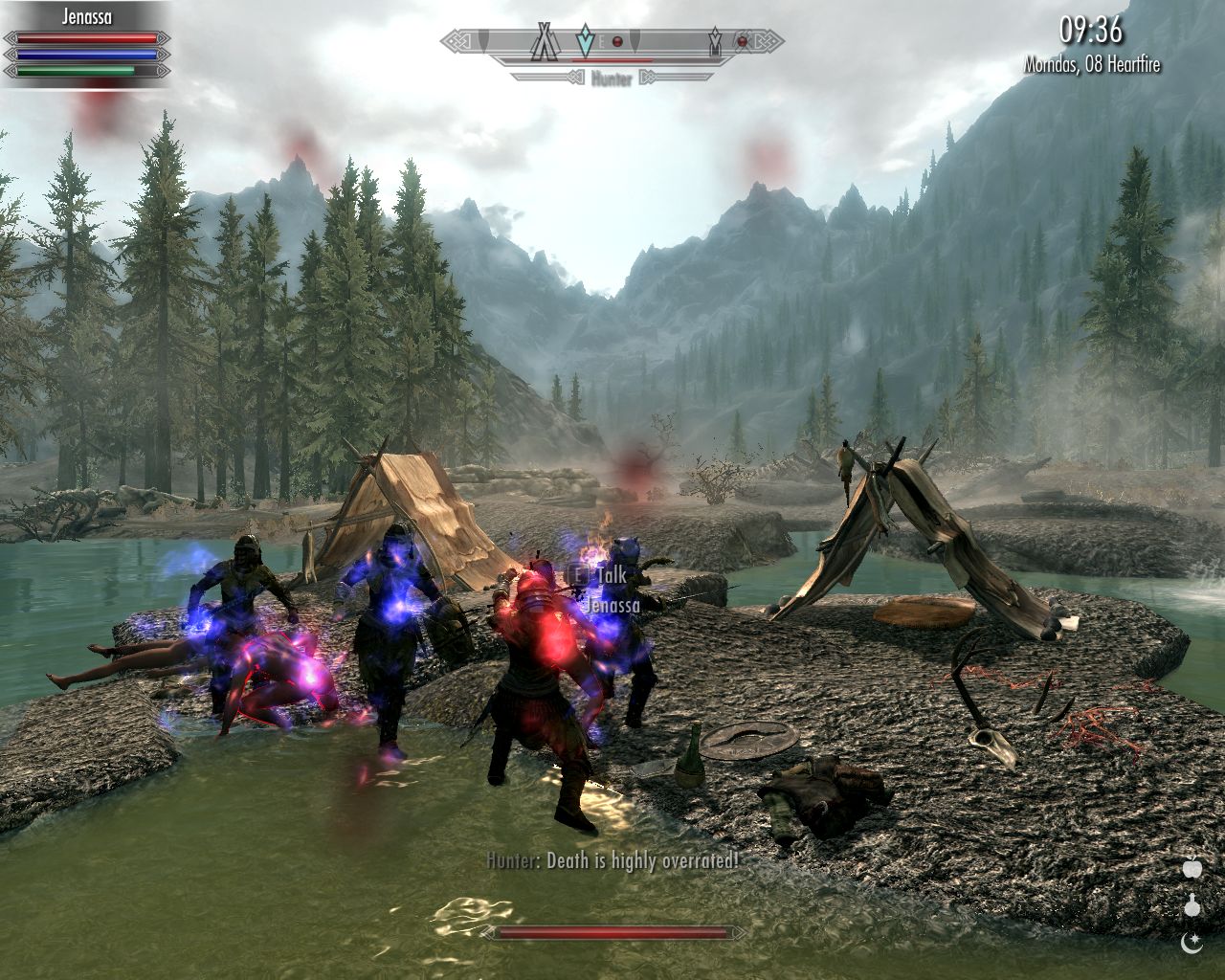Click the red enemy dot beside the compass E
This screenshot has width=1225, height=980.
617,42
